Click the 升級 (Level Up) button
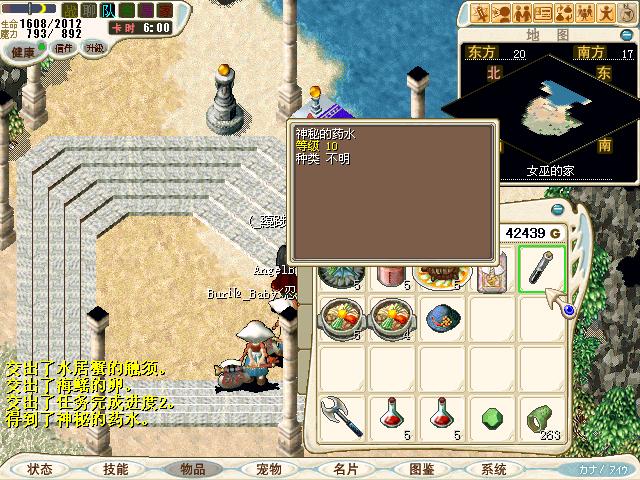640x480 pixels. (x=94, y=48)
